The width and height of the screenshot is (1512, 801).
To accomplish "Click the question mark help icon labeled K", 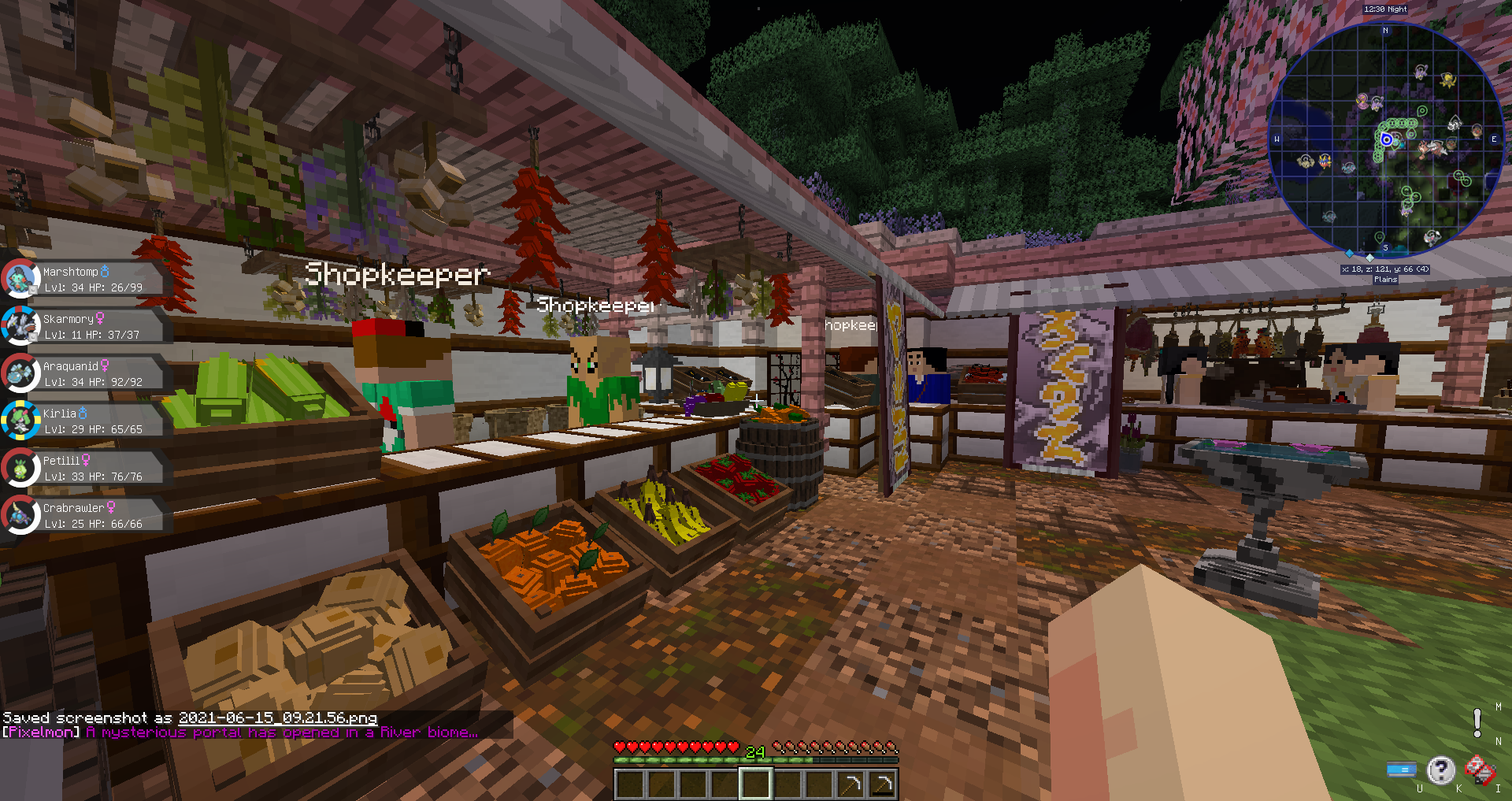I will click(1441, 770).
